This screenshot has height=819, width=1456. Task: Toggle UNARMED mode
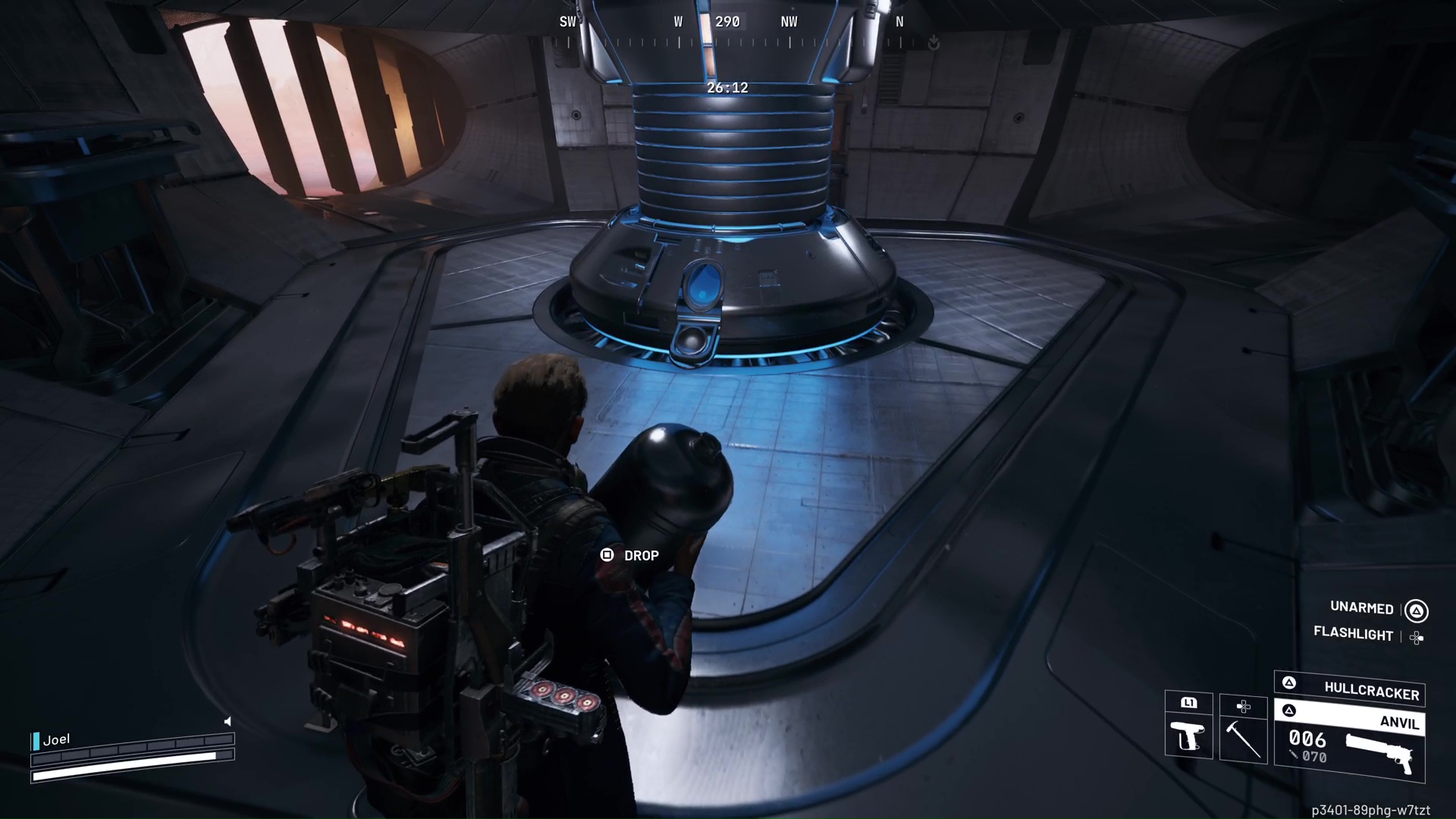tap(1361, 608)
